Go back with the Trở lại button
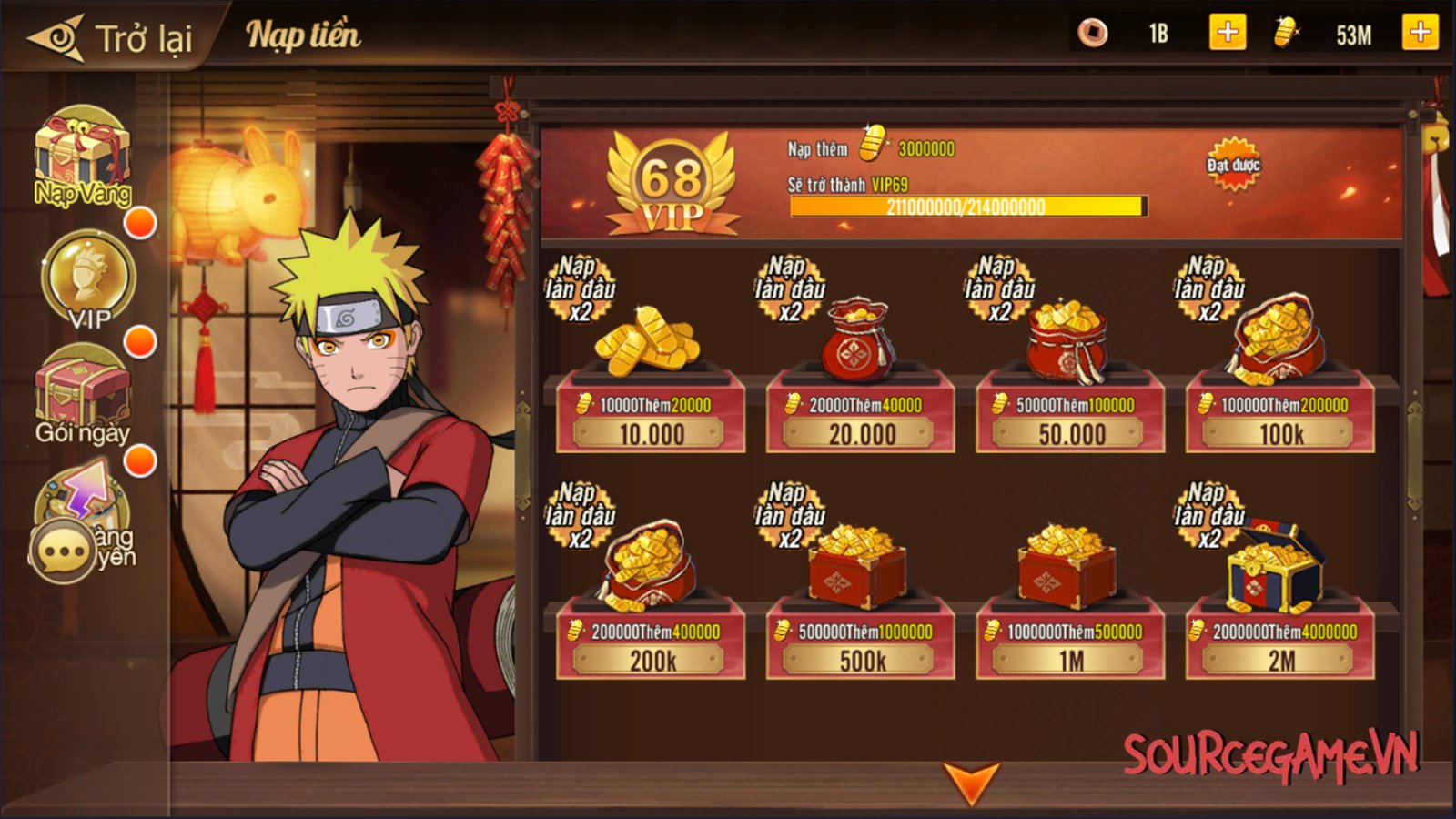1456x819 pixels. tap(111, 38)
